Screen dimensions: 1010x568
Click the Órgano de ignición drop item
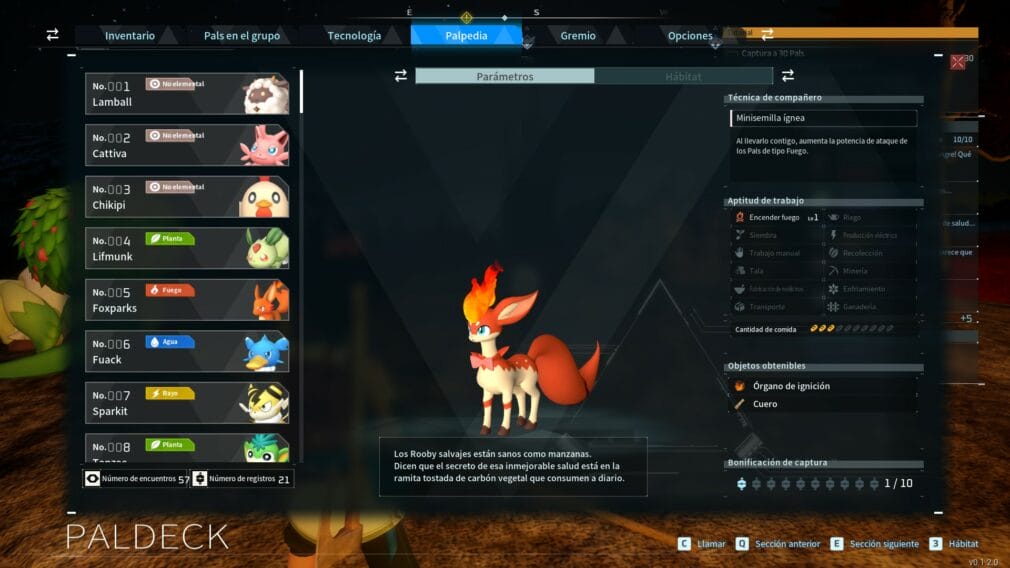(x=791, y=386)
